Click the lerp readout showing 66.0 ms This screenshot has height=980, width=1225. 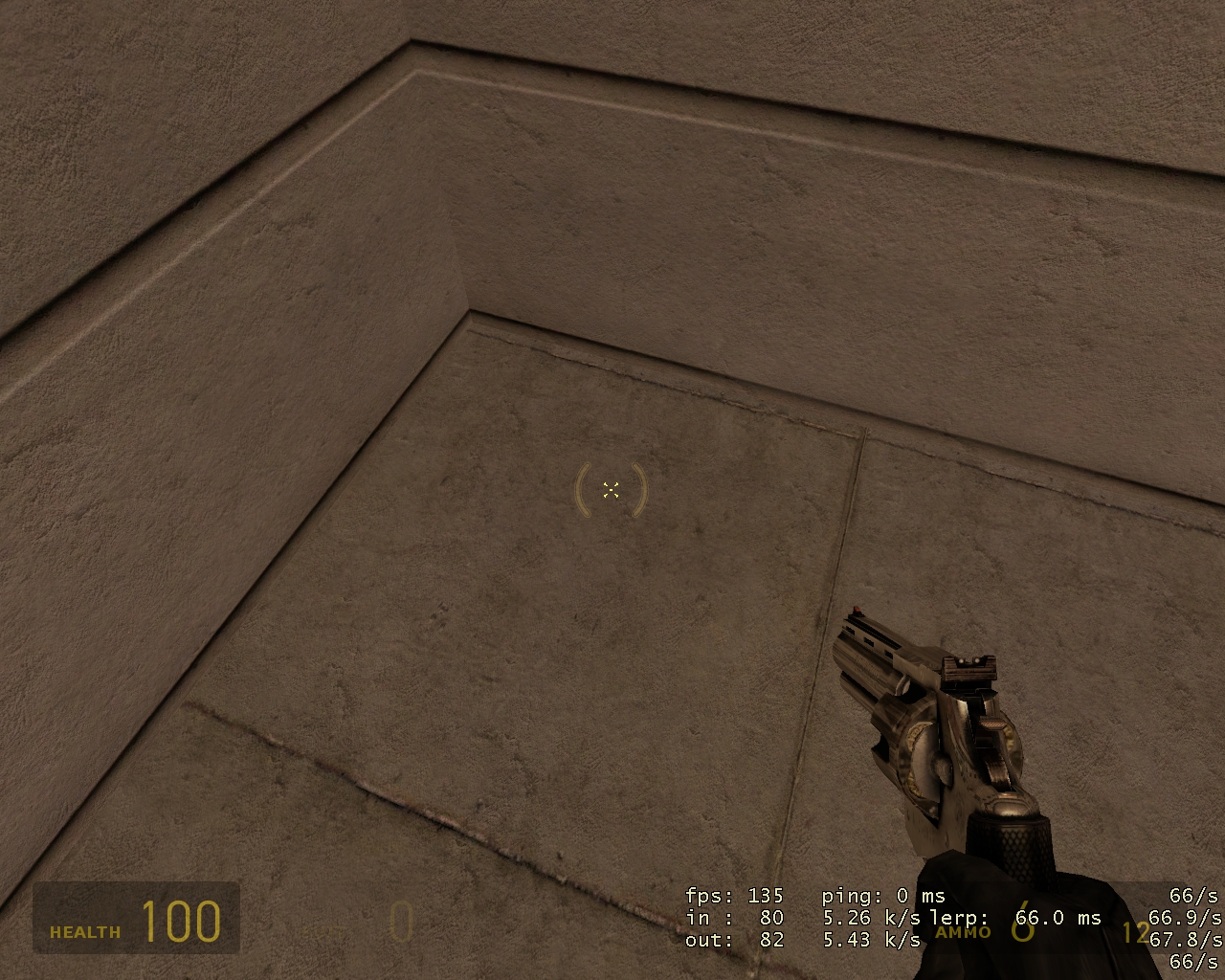[x=1058, y=919]
